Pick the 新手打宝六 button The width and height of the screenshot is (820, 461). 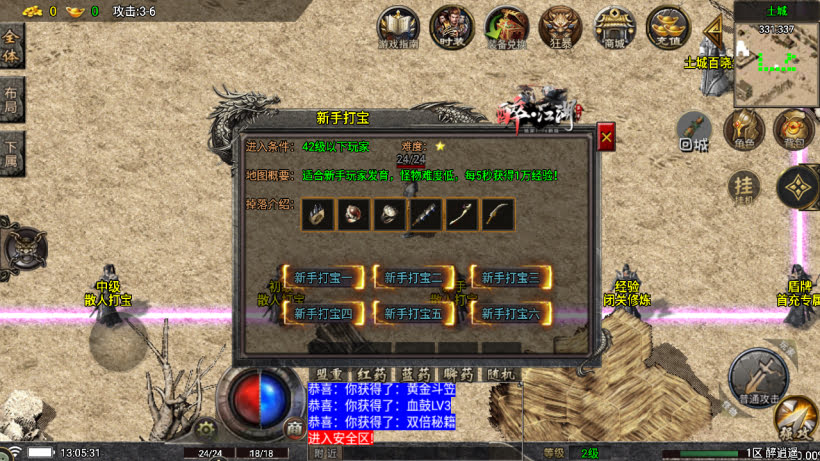[x=511, y=314]
